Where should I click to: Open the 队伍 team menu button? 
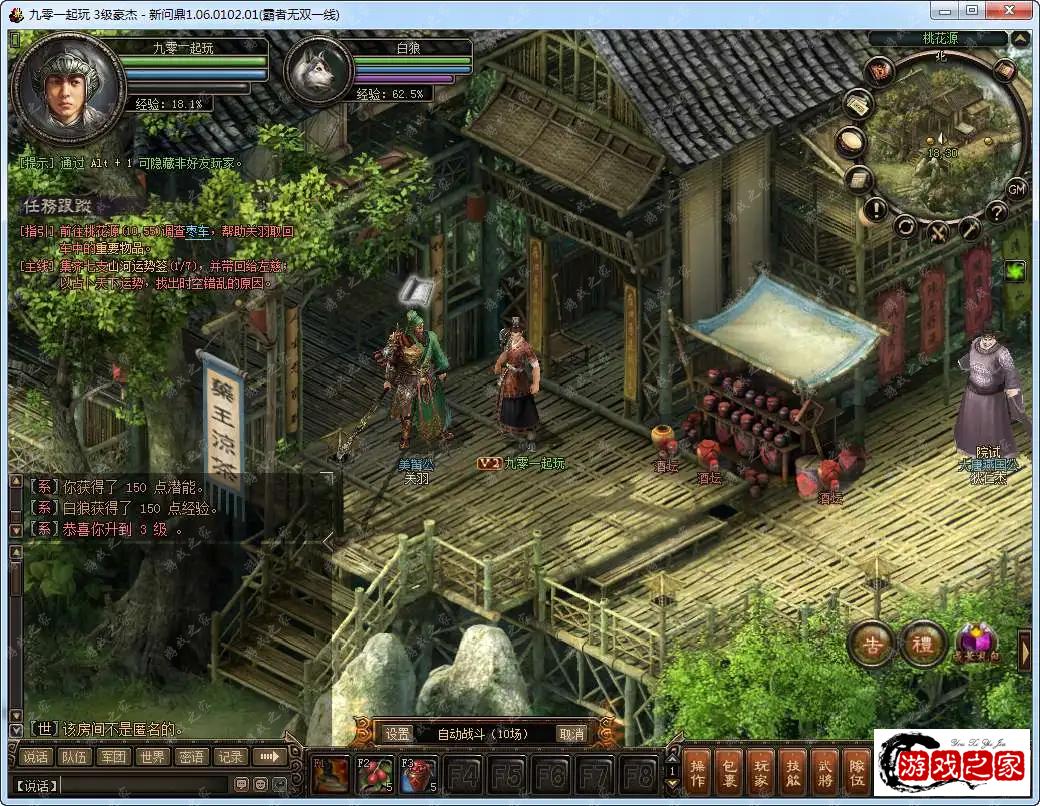[855, 773]
